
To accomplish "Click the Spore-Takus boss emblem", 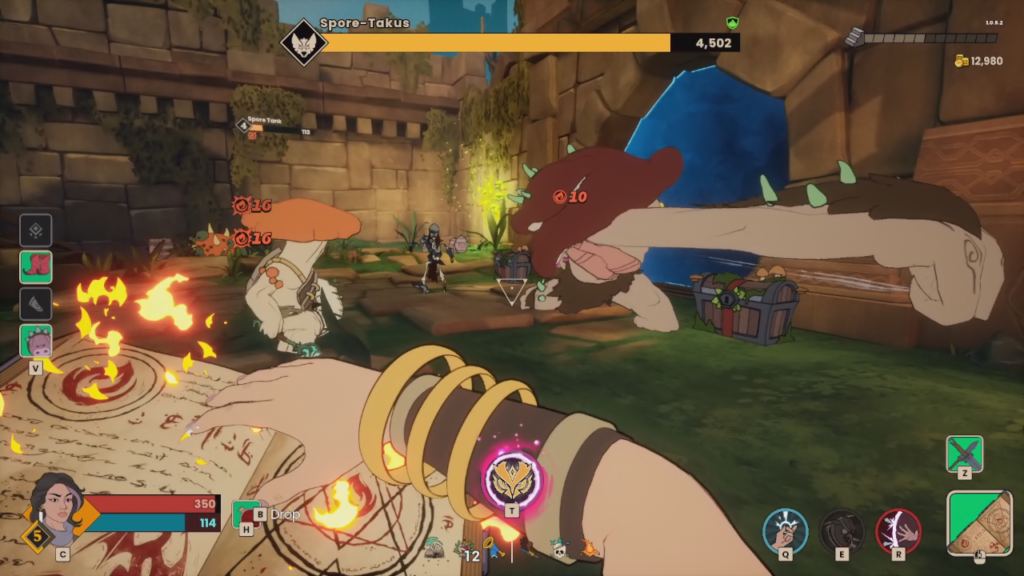I will click(303, 43).
